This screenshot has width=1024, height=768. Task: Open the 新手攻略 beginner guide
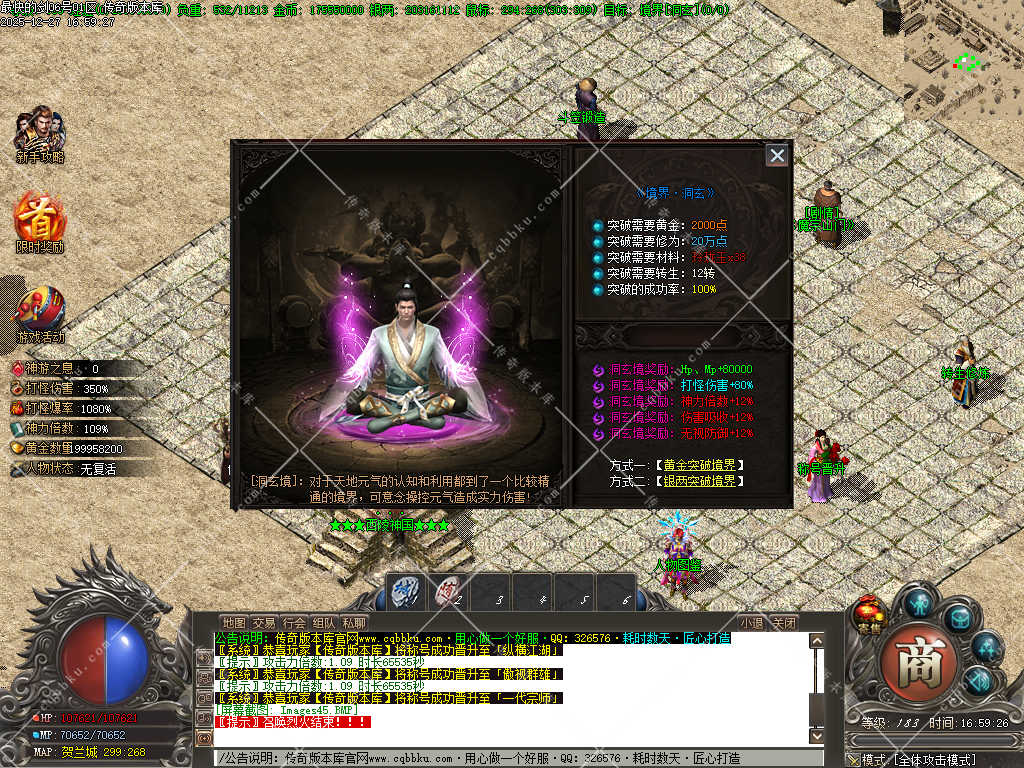[40, 134]
